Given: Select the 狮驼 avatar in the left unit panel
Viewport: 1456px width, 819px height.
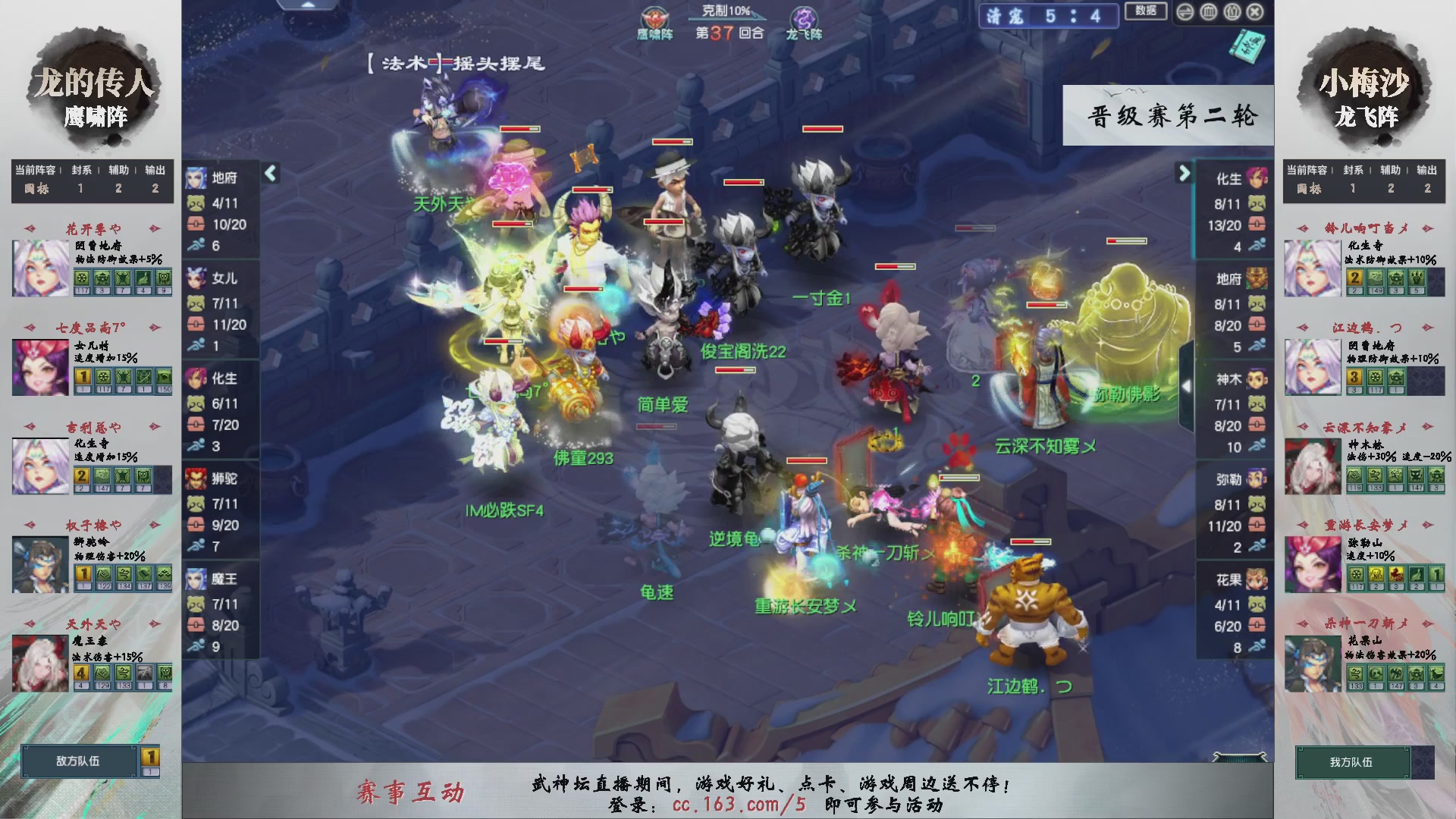Looking at the screenshot, I should tap(196, 479).
